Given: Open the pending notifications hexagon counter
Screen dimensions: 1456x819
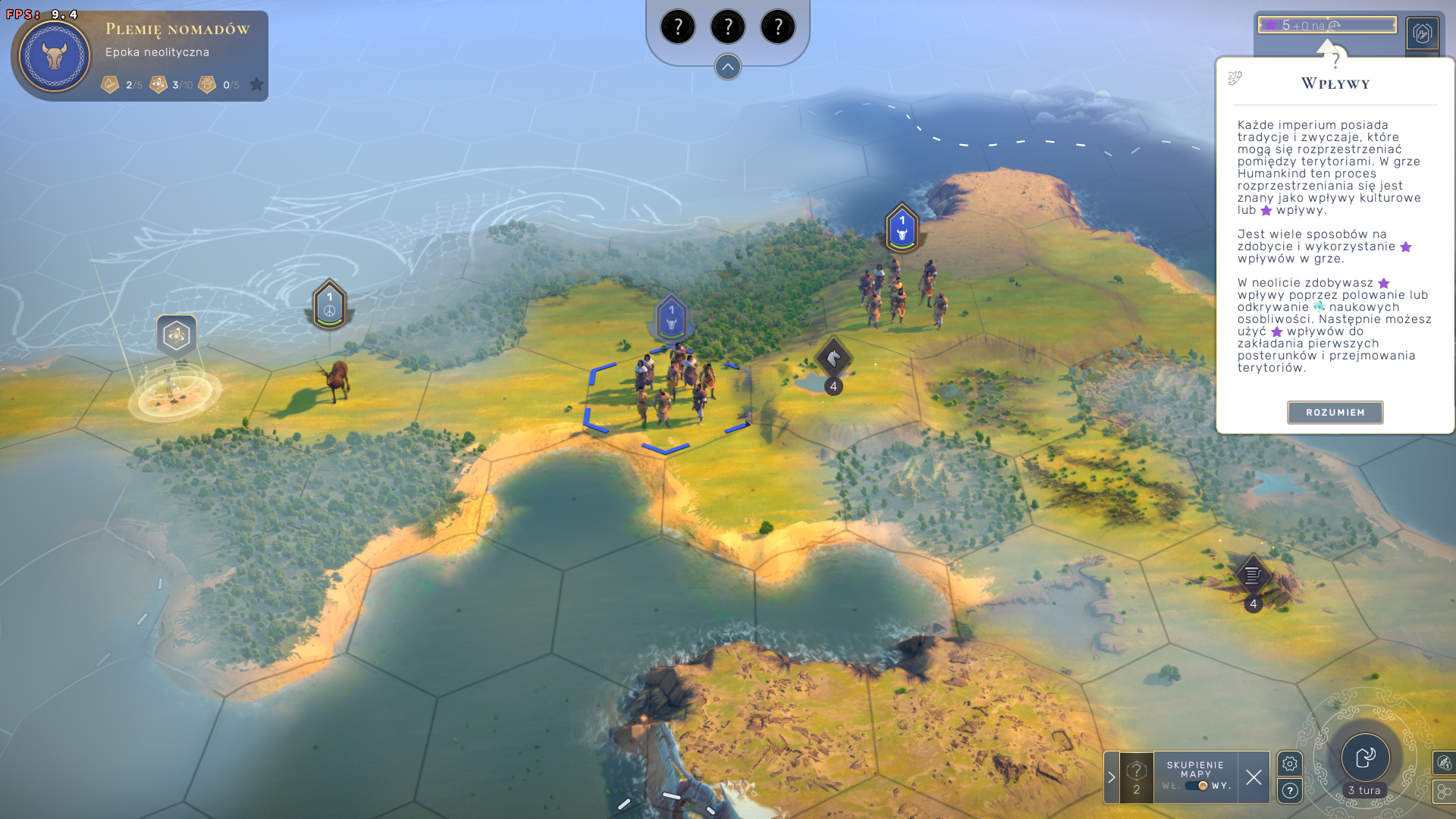Looking at the screenshot, I should point(1136,777).
